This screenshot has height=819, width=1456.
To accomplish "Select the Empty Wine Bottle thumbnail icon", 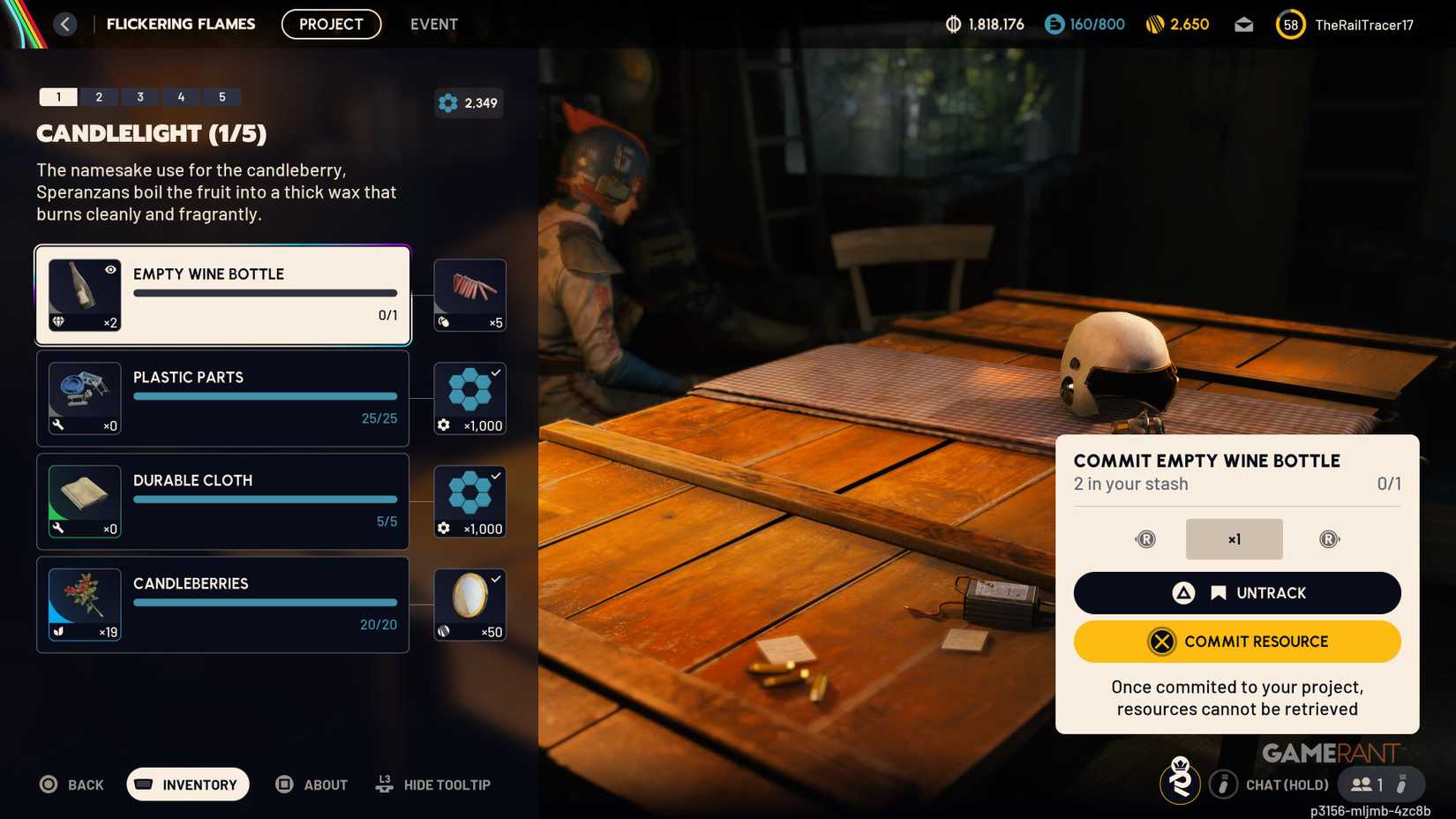I will coord(84,295).
